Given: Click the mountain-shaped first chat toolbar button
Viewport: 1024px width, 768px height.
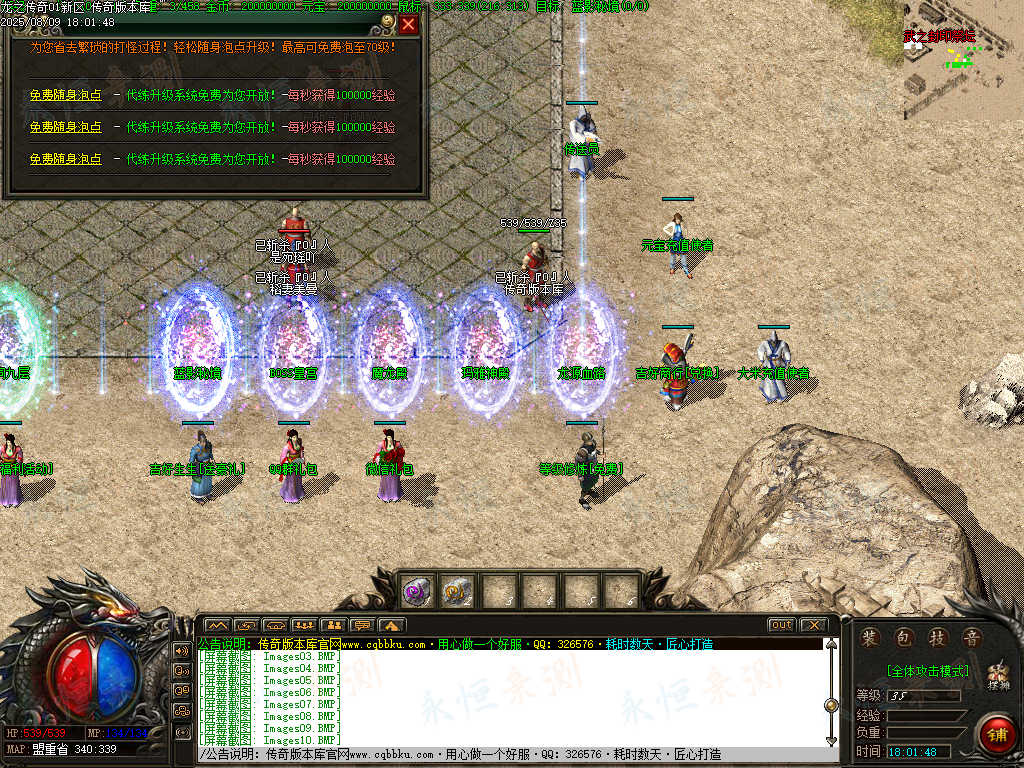Looking at the screenshot, I should [217, 626].
